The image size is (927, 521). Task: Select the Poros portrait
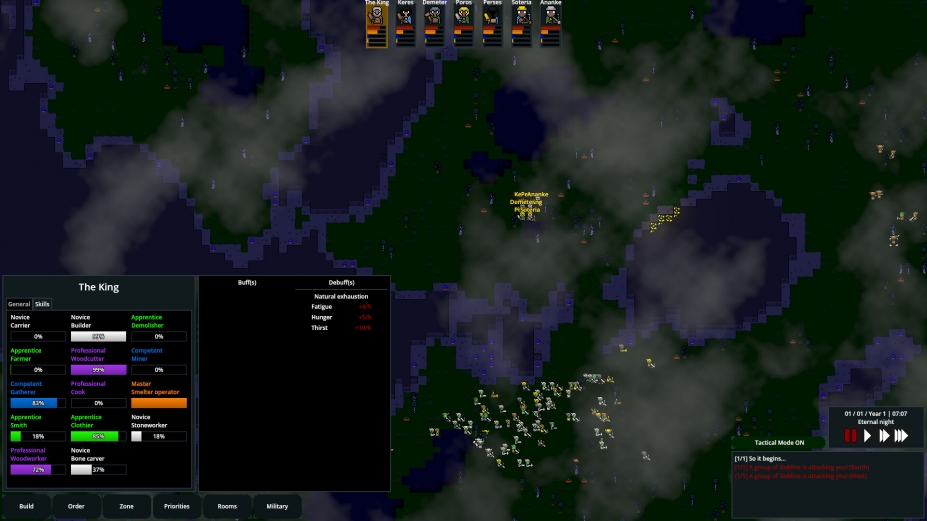click(x=463, y=23)
